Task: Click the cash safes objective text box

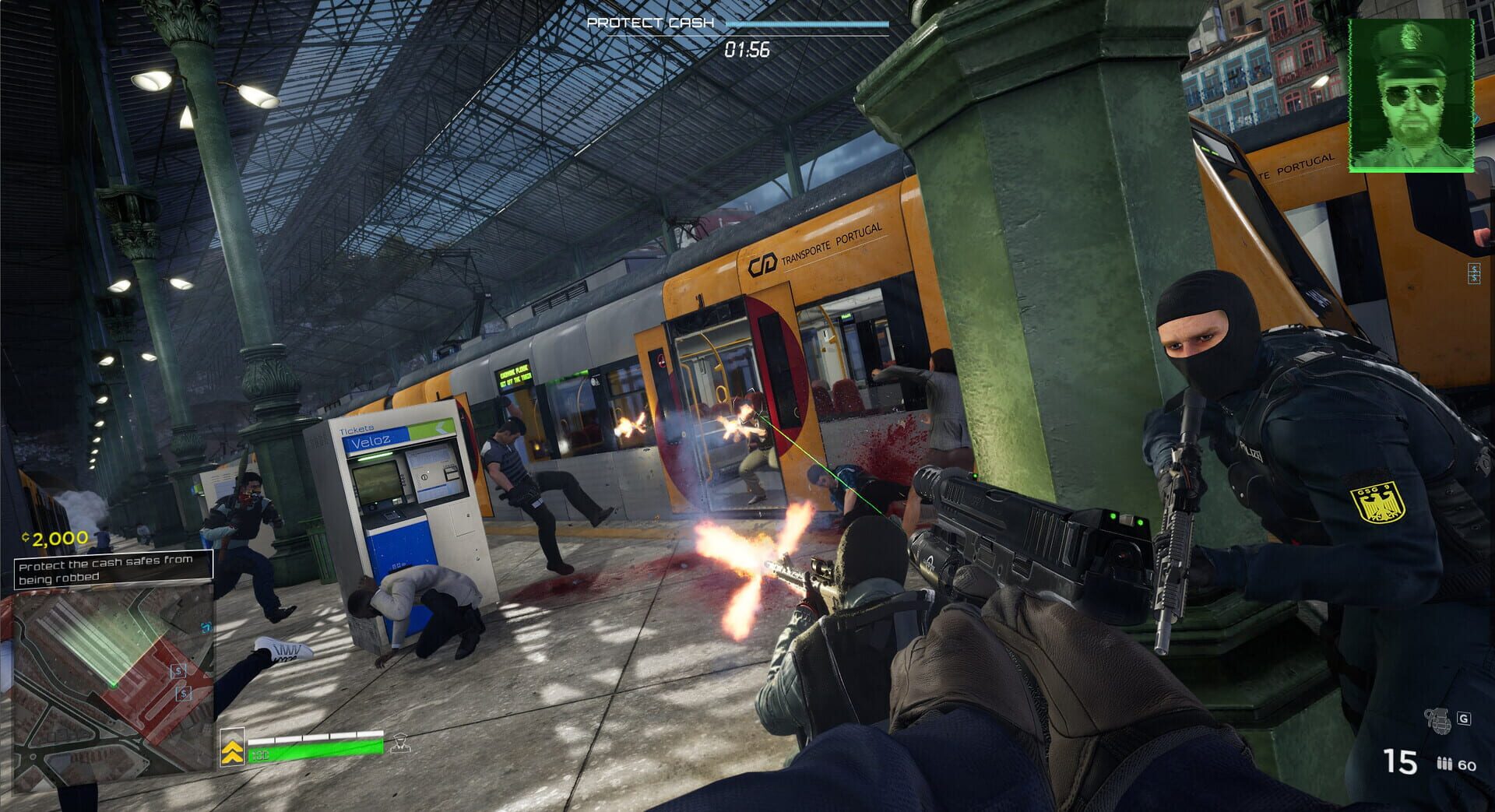Action: (109, 570)
